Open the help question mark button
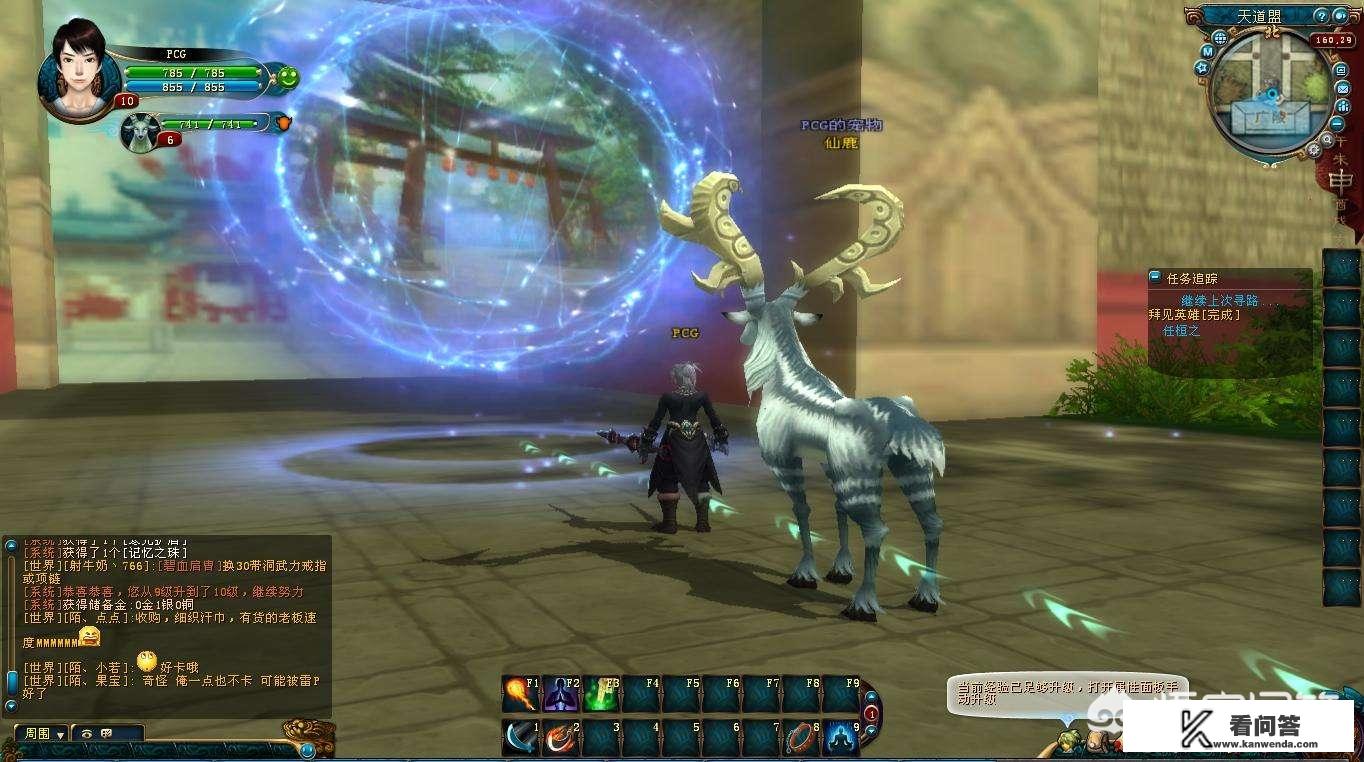Viewport: 1364px width, 762px height. 1321,16
